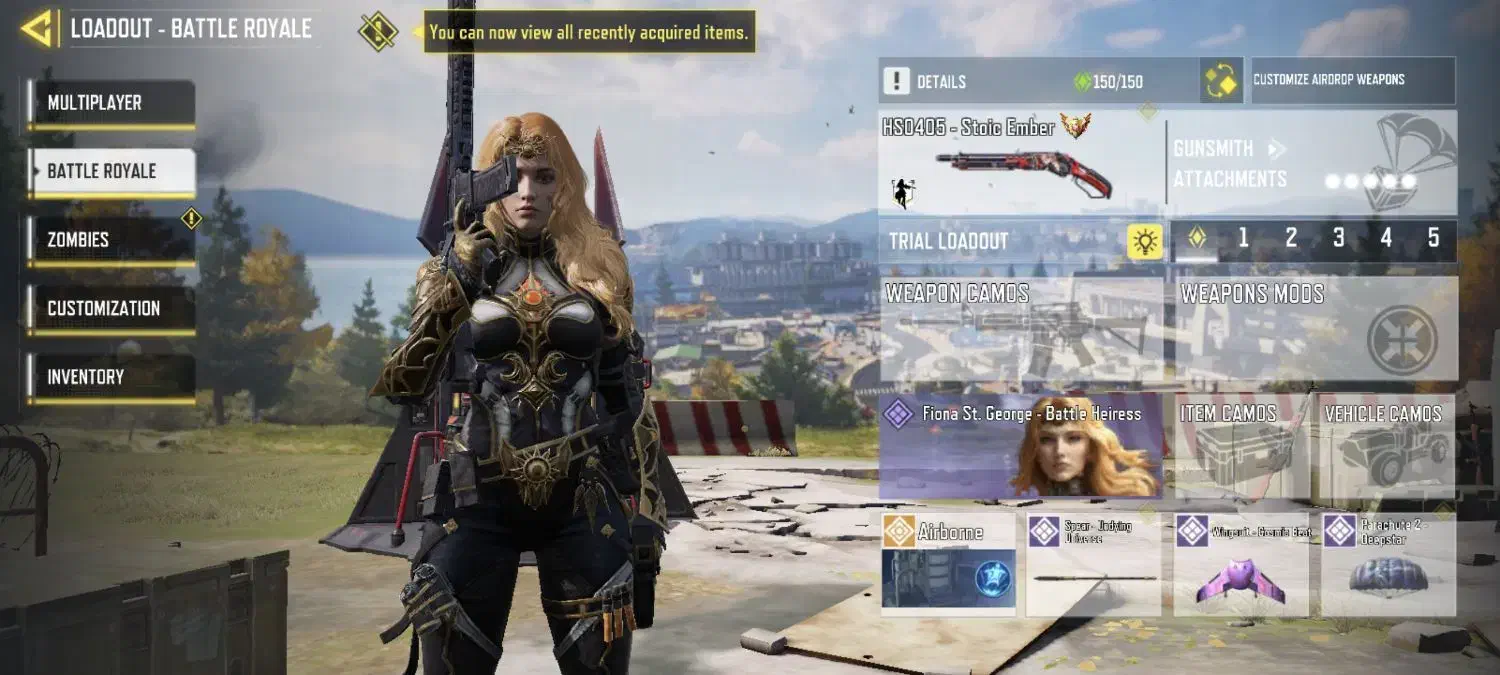Viewport: 1500px width, 675px height.
Task: Choose the Airborne class tile
Action: (x=948, y=564)
